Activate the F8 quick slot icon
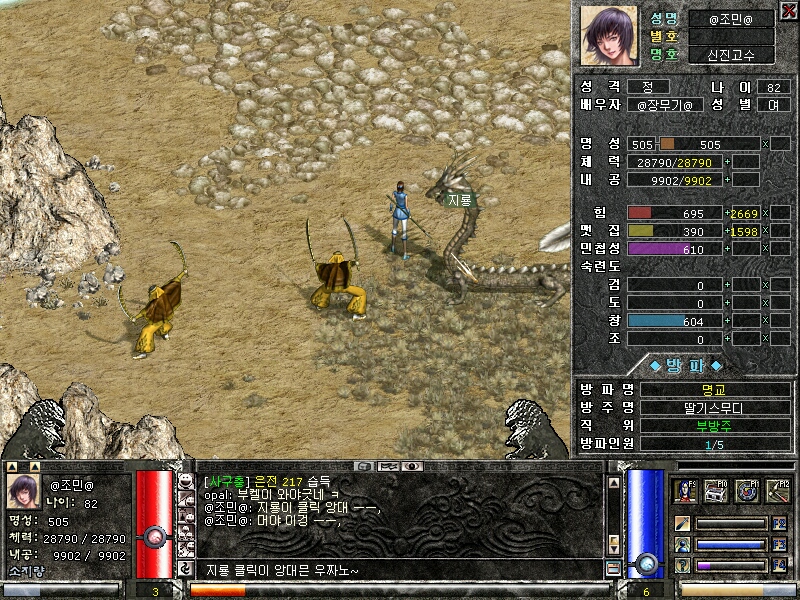Viewport: 800px width, 600px height. coord(777,491)
